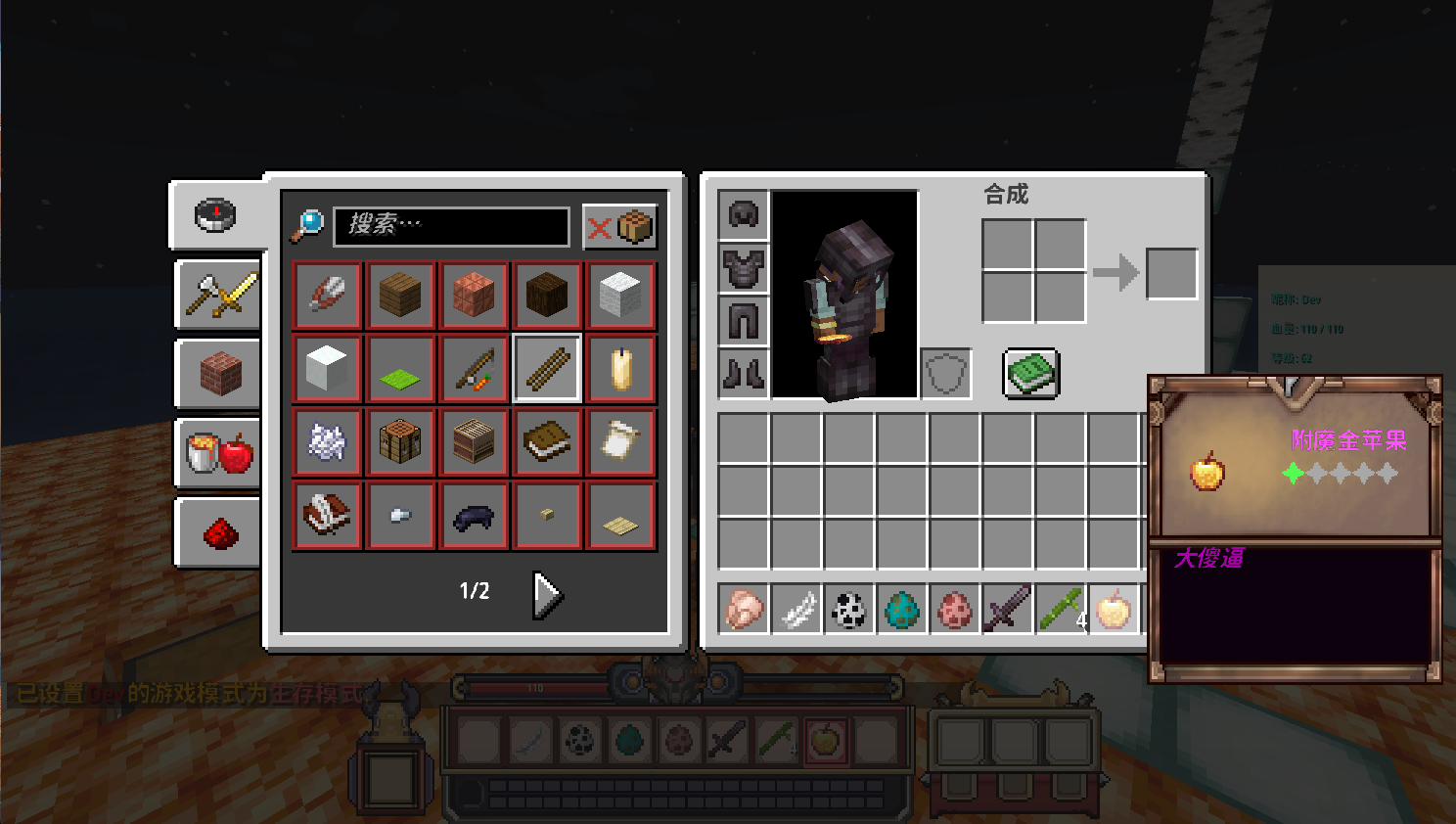Close the green recipe book
Image resolution: width=1456 pixels, height=824 pixels.
tap(1030, 373)
